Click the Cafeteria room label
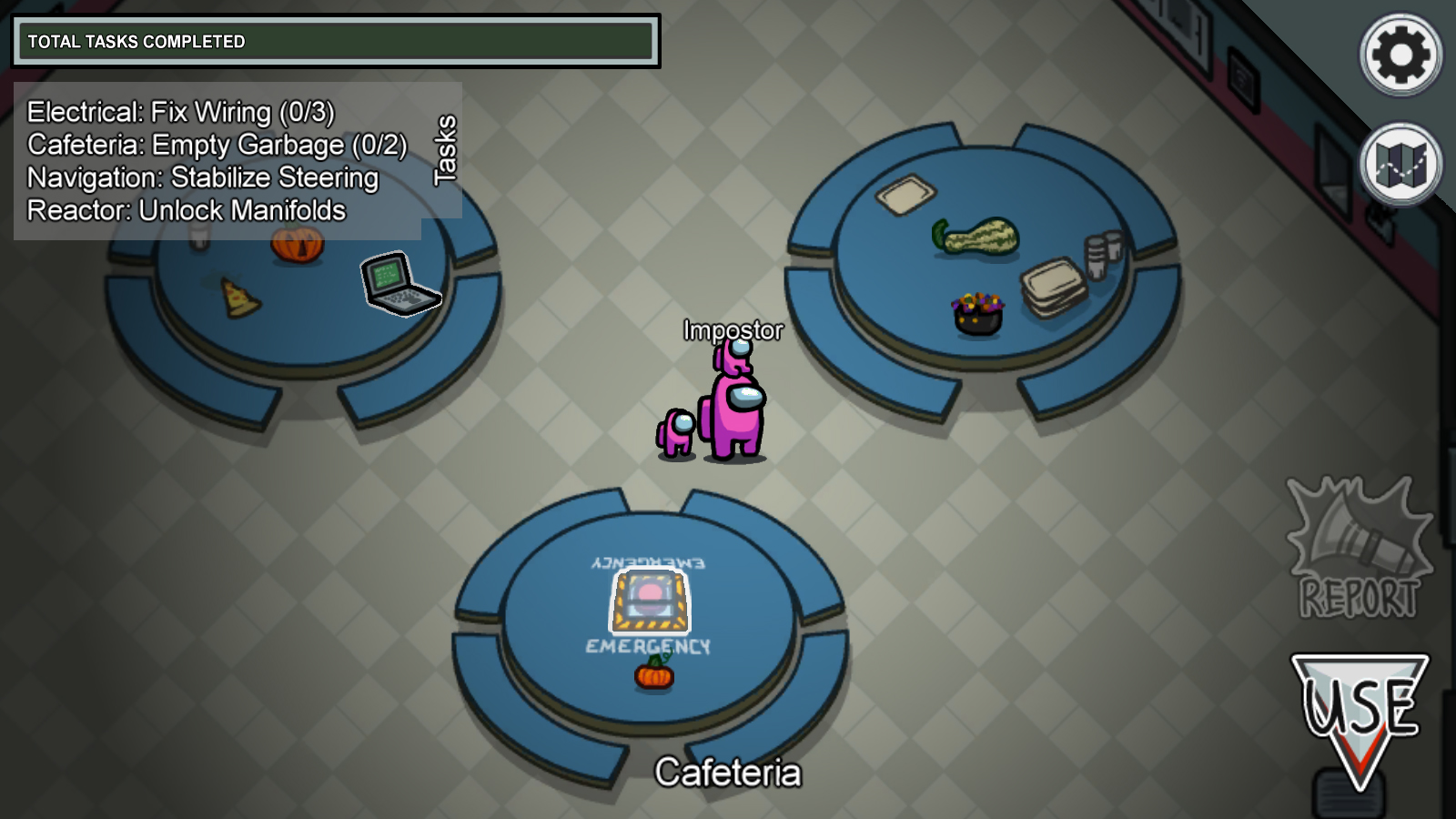This screenshot has height=819, width=1456. click(730, 773)
